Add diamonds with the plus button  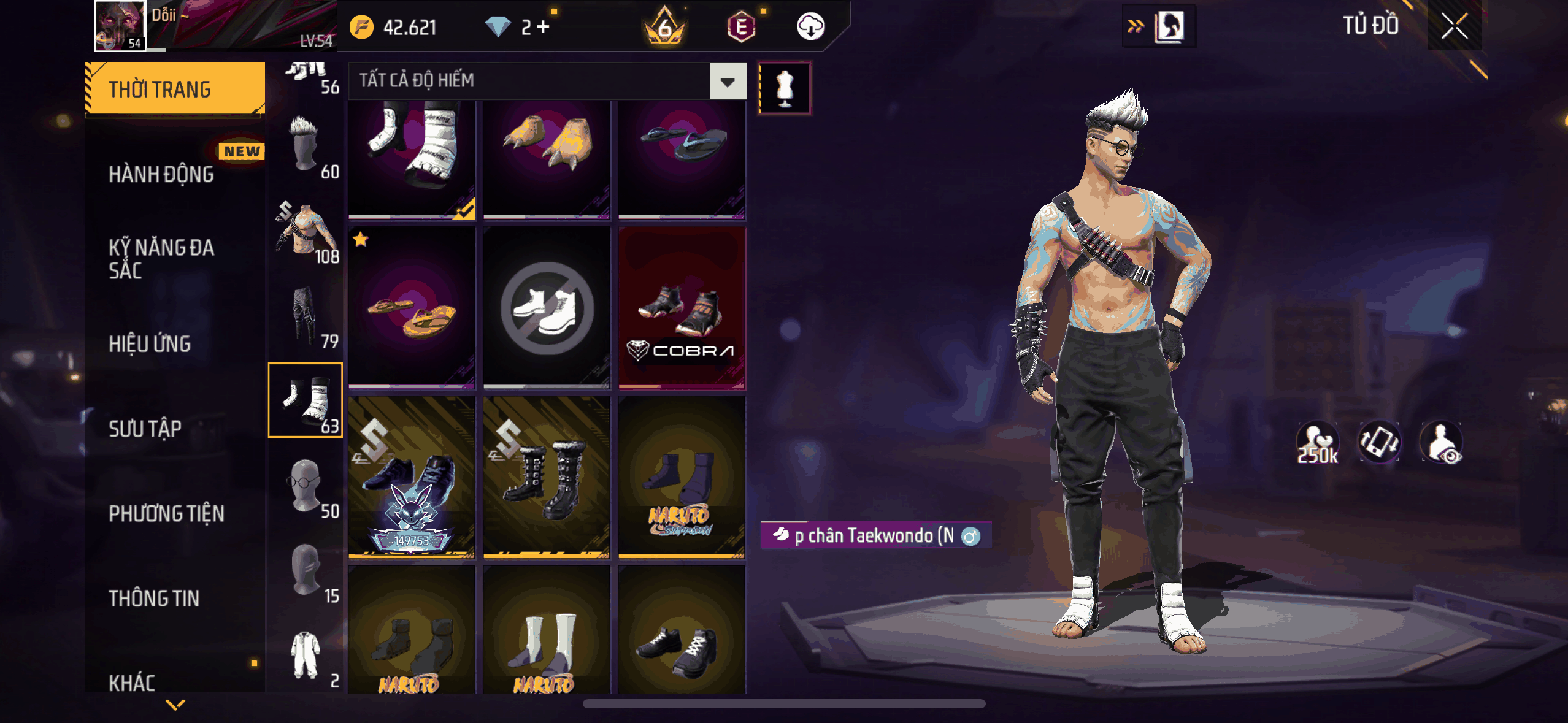(543, 27)
